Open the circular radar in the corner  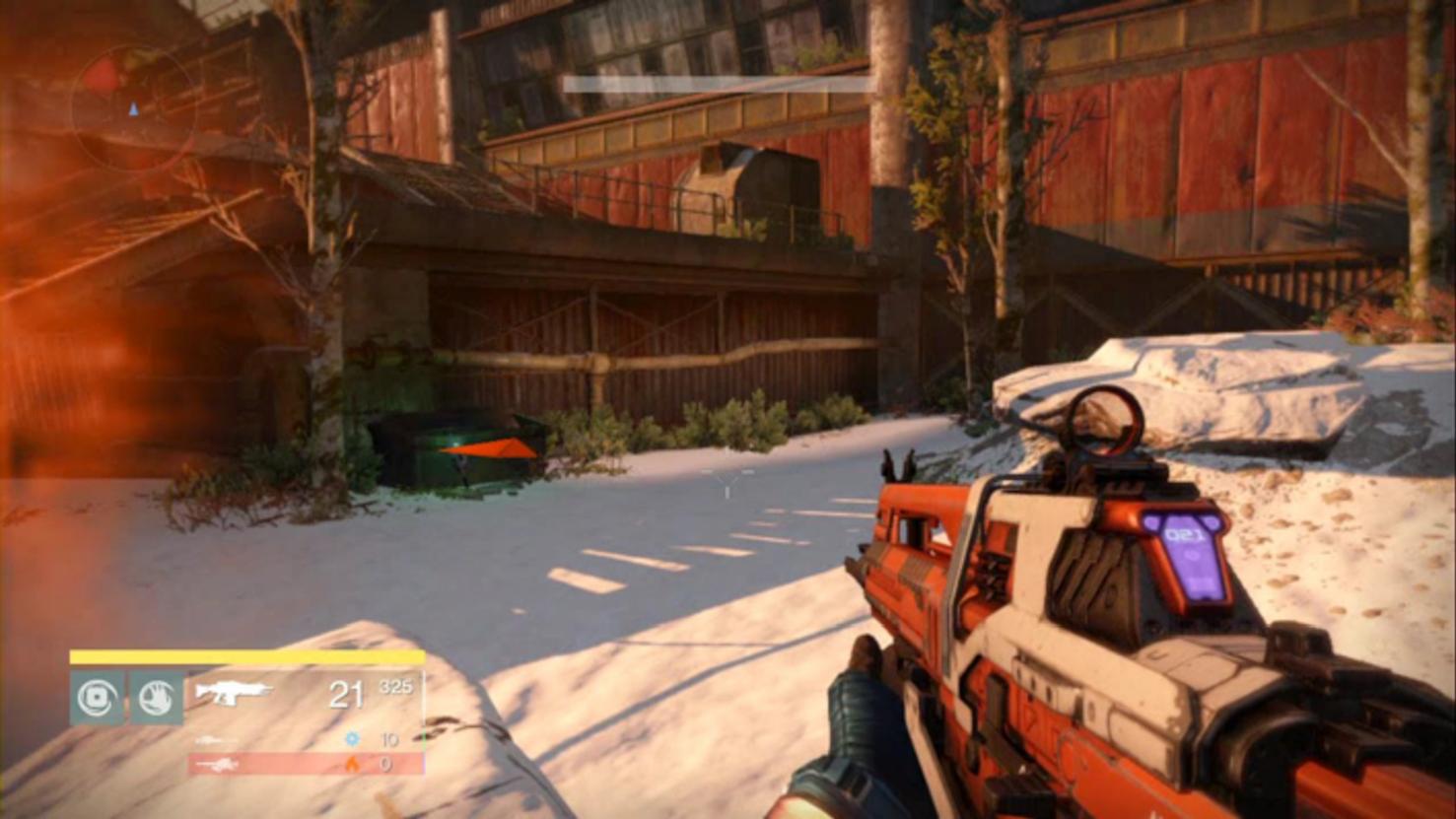(x=133, y=107)
